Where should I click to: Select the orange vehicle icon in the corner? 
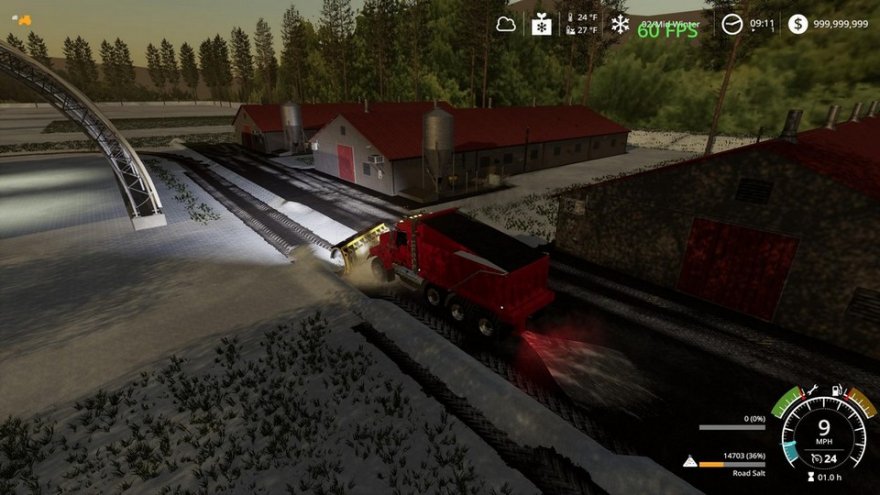pyautogui.click(x=20, y=19)
